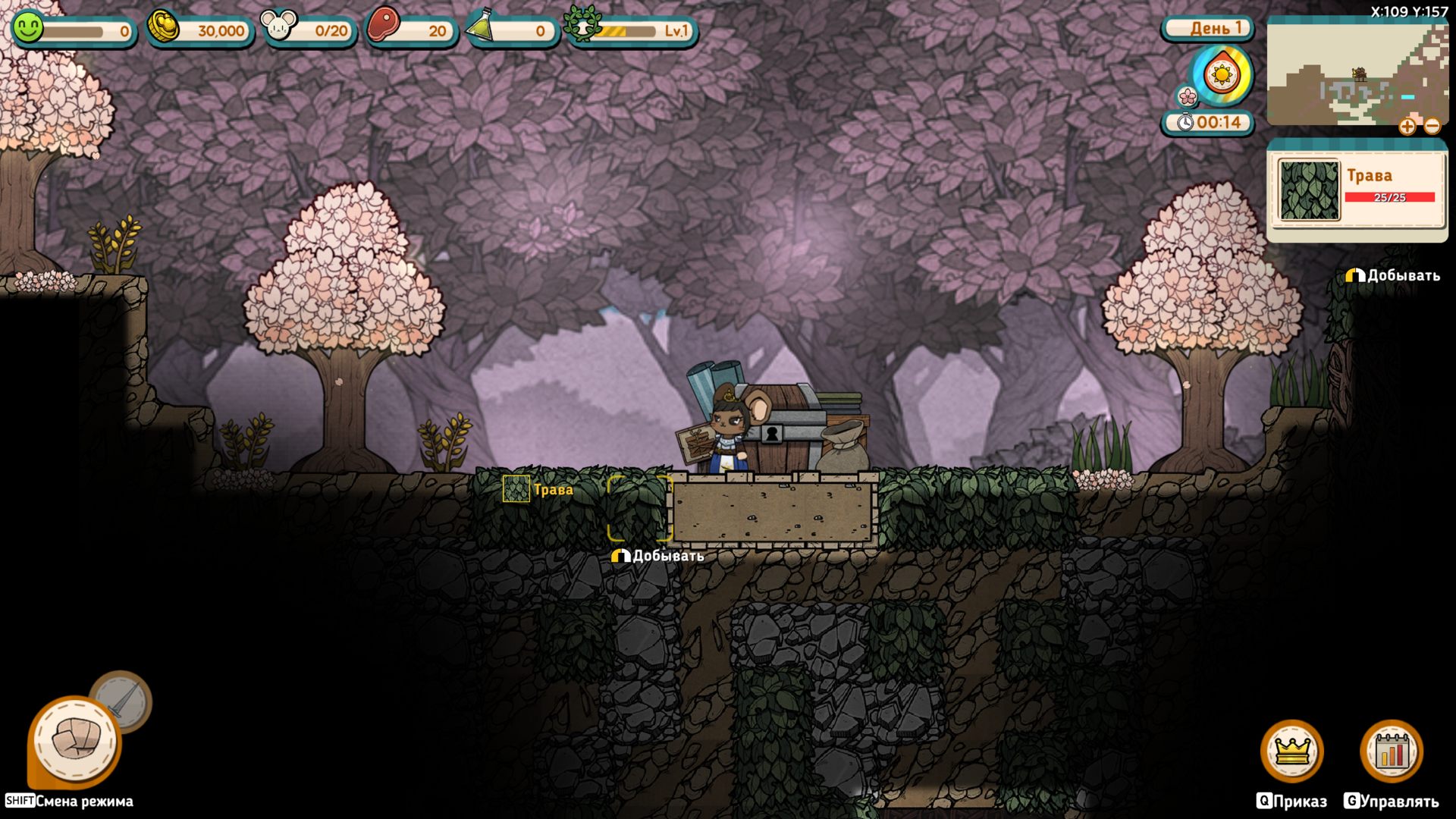
Task: Open the mouse population icon
Action: tap(278, 27)
